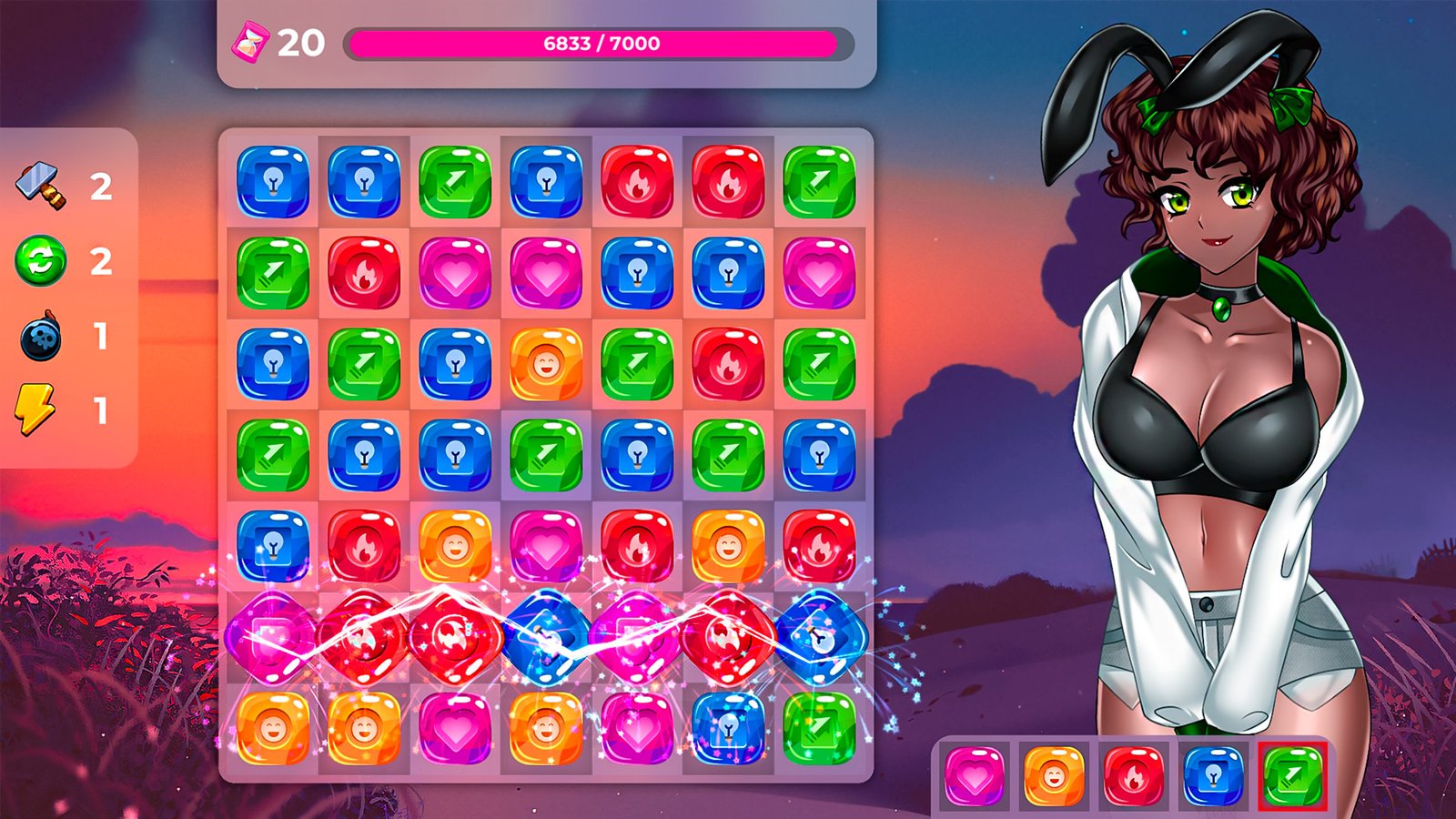The height and width of the screenshot is (819, 1456).
Task: Select the red flame gem in the selector bar
Action: point(1134,776)
